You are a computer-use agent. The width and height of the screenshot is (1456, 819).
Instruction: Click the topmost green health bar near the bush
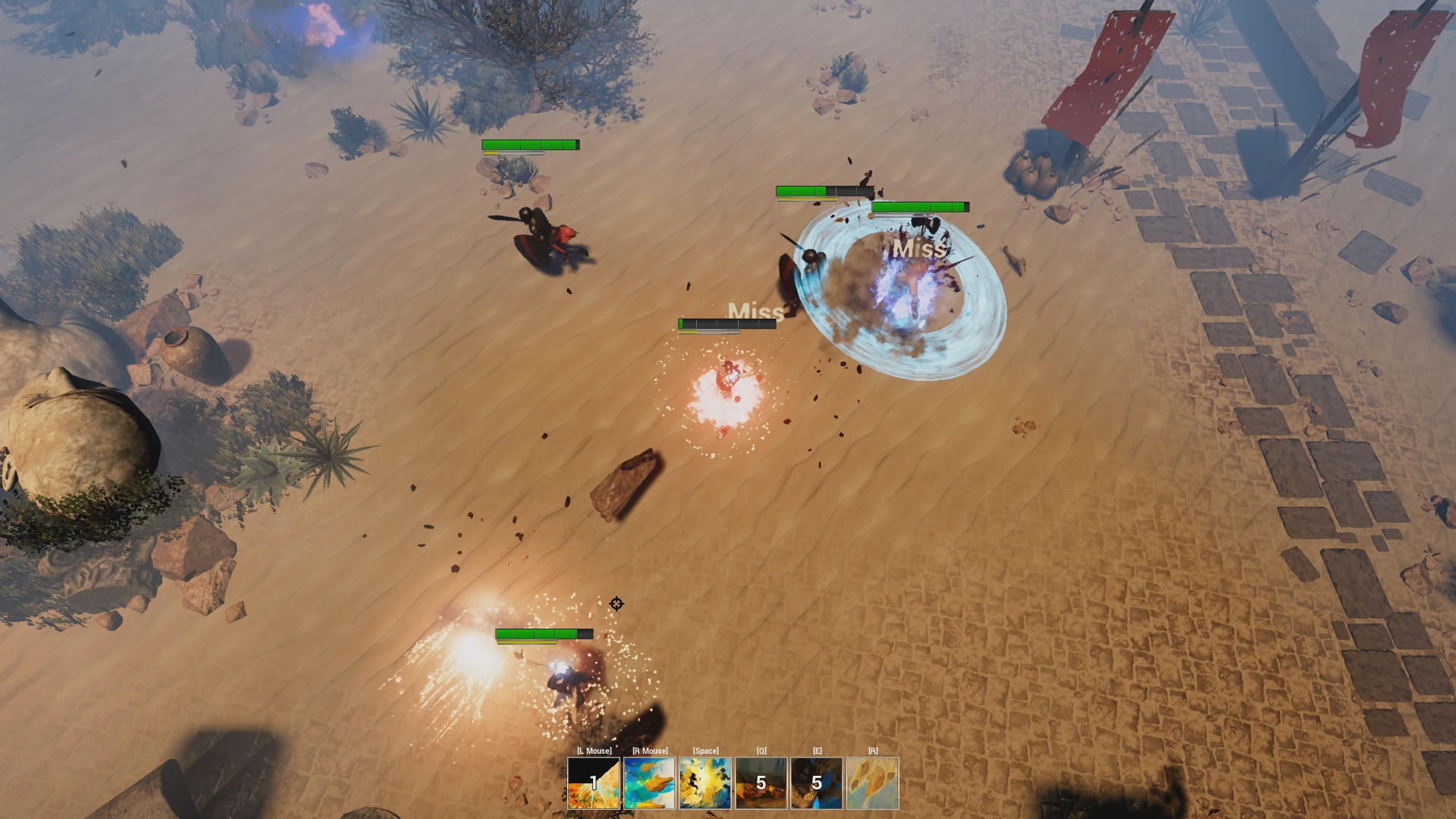tap(526, 144)
